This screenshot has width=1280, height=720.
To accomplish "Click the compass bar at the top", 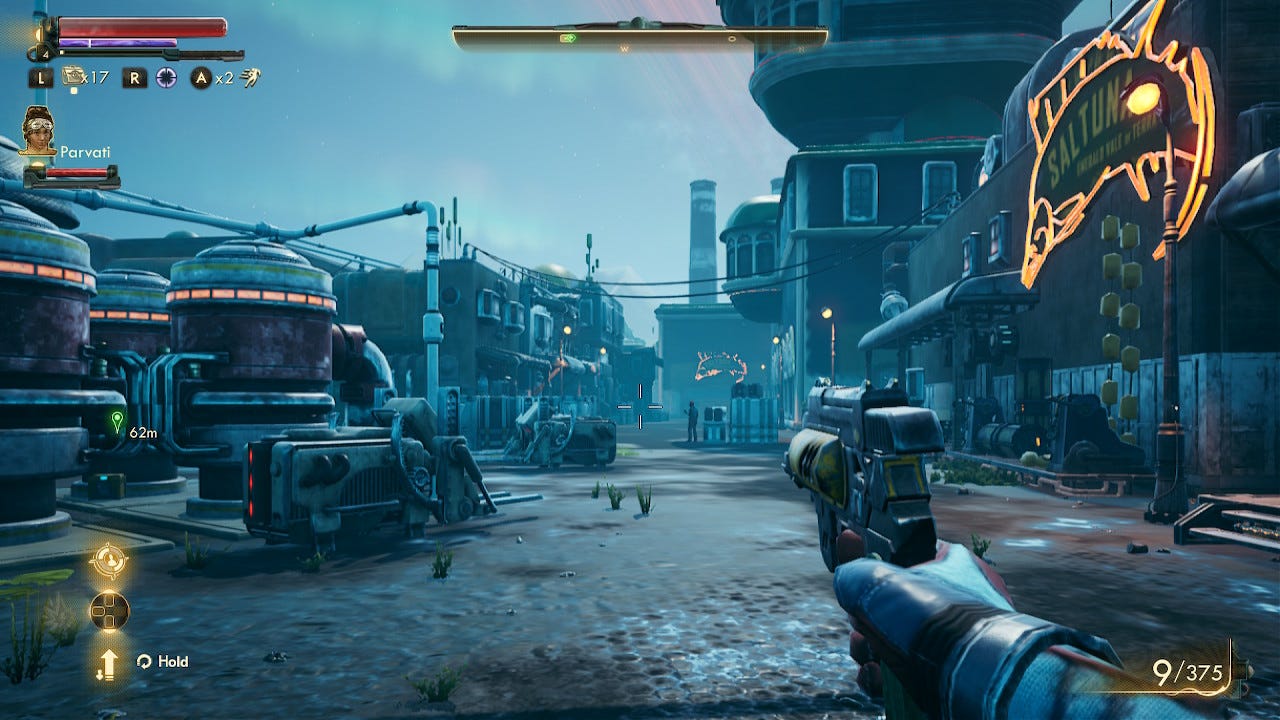I will 640,38.
